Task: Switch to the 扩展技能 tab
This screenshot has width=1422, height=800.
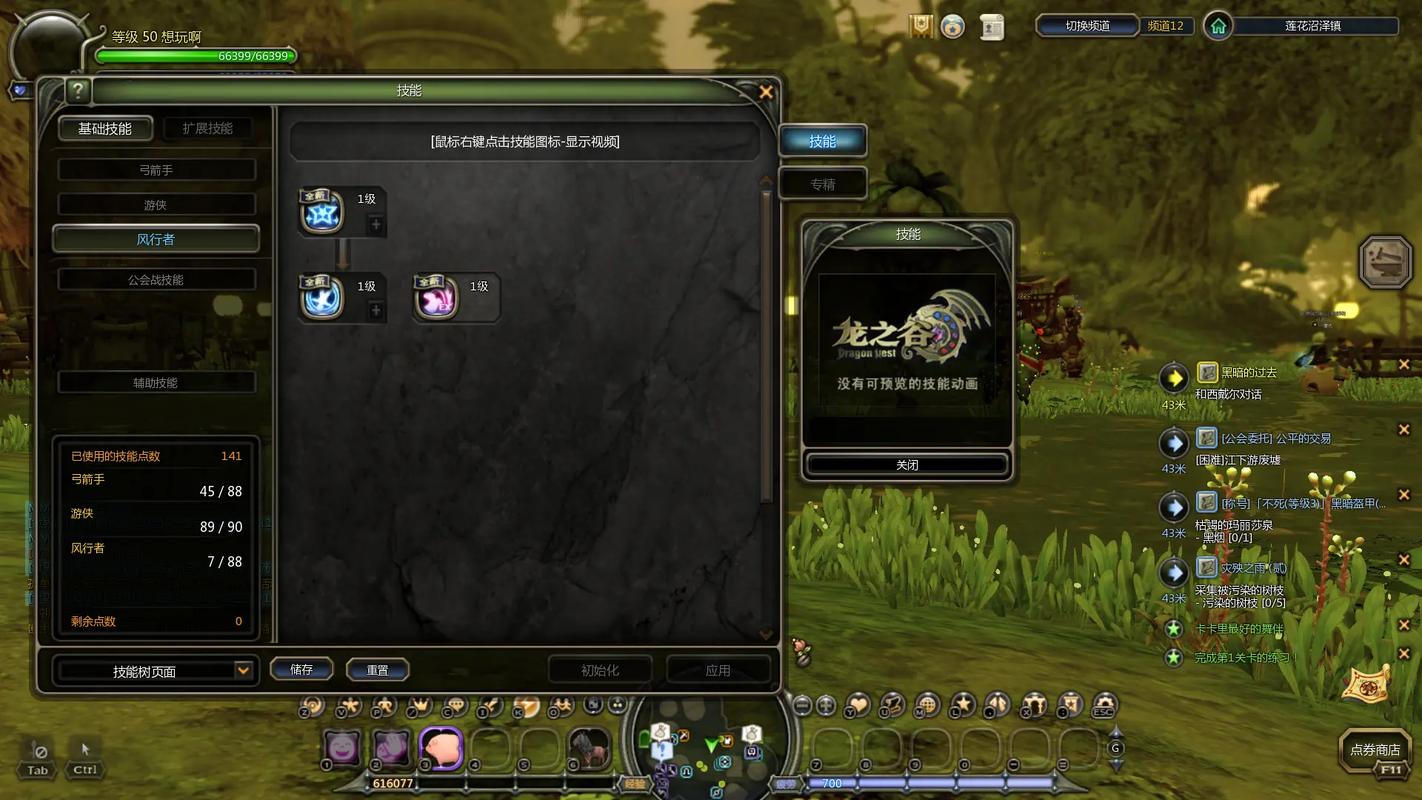Action: (208, 129)
